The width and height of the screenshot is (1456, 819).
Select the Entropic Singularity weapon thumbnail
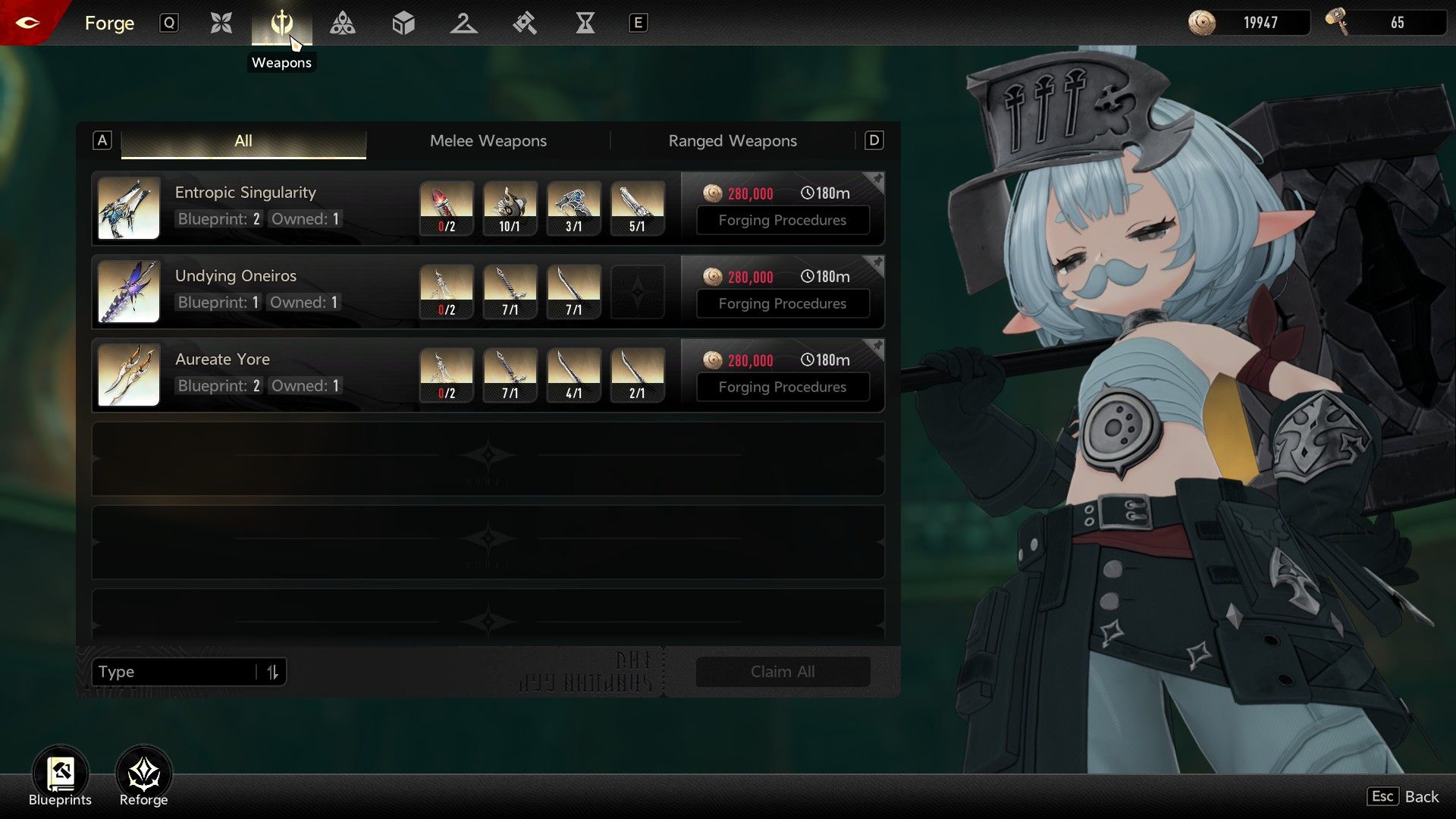tap(129, 209)
